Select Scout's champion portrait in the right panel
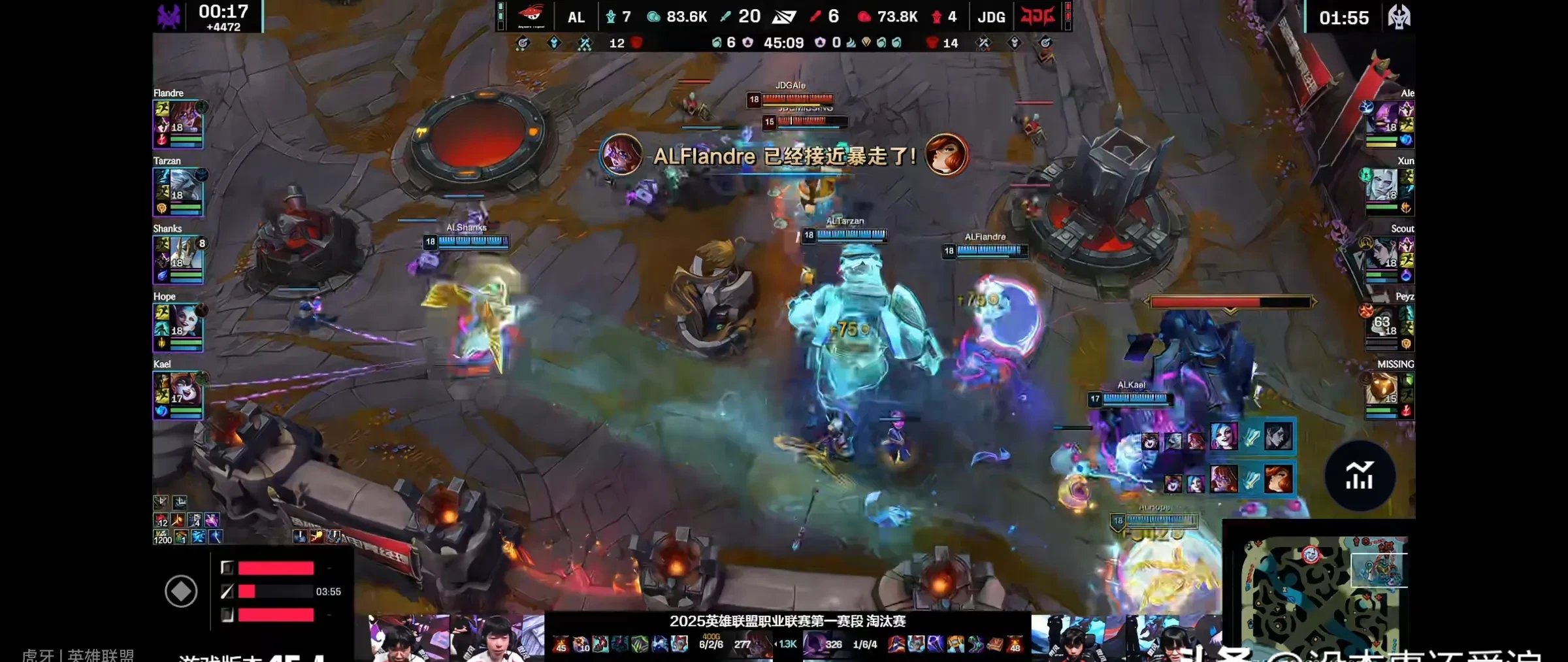The width and height of the screenshot is (1568, 662). (1384, 254)
